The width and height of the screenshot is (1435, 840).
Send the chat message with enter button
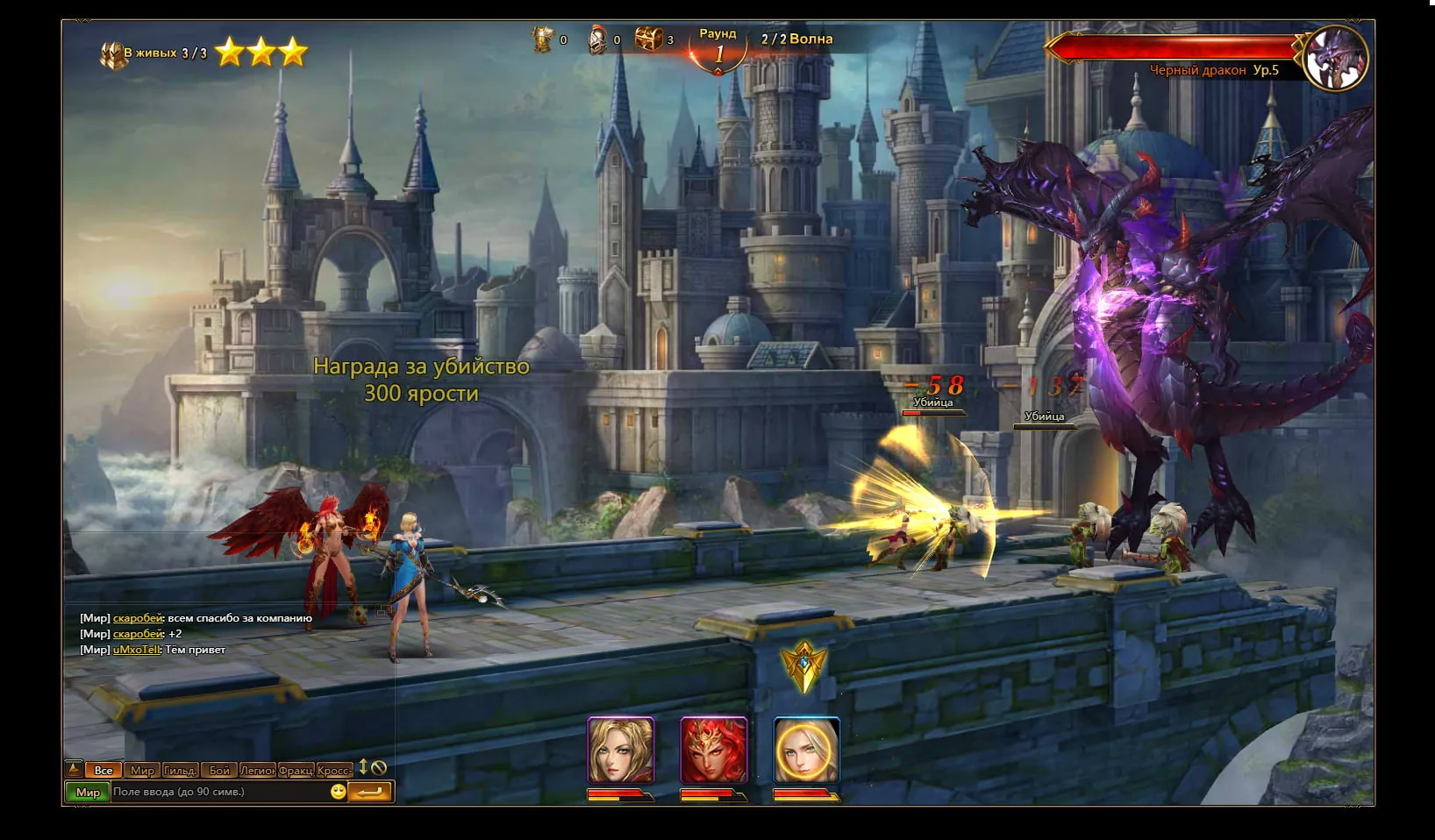pos(369,792)
